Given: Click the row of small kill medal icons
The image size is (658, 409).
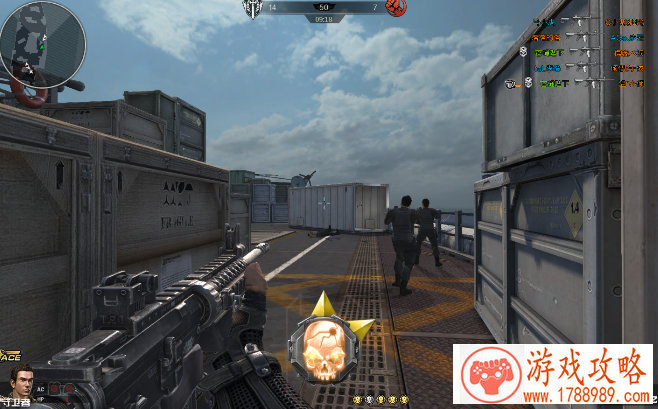Looking at the screenshot, I should [392, 399].
